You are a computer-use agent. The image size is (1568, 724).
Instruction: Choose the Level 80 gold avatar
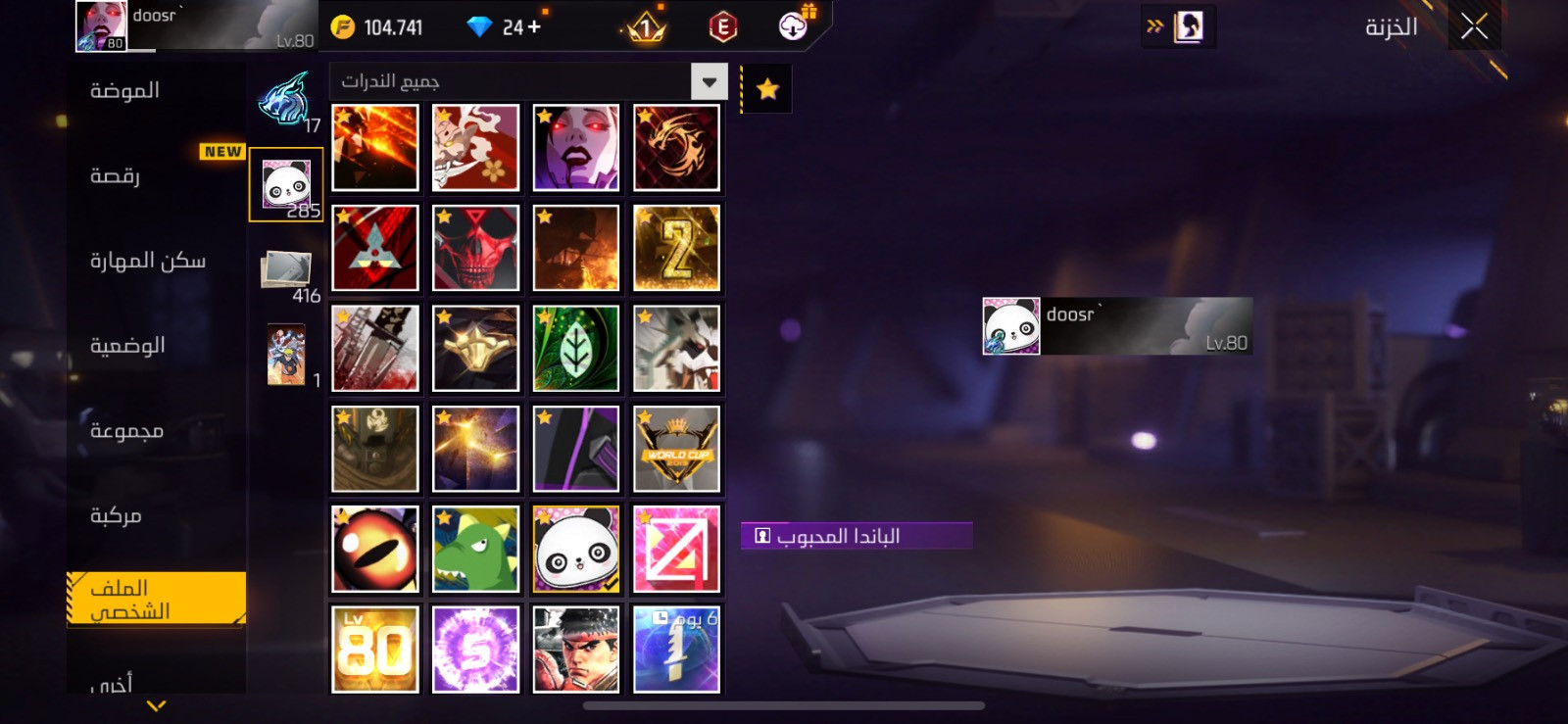coord(375,650)
